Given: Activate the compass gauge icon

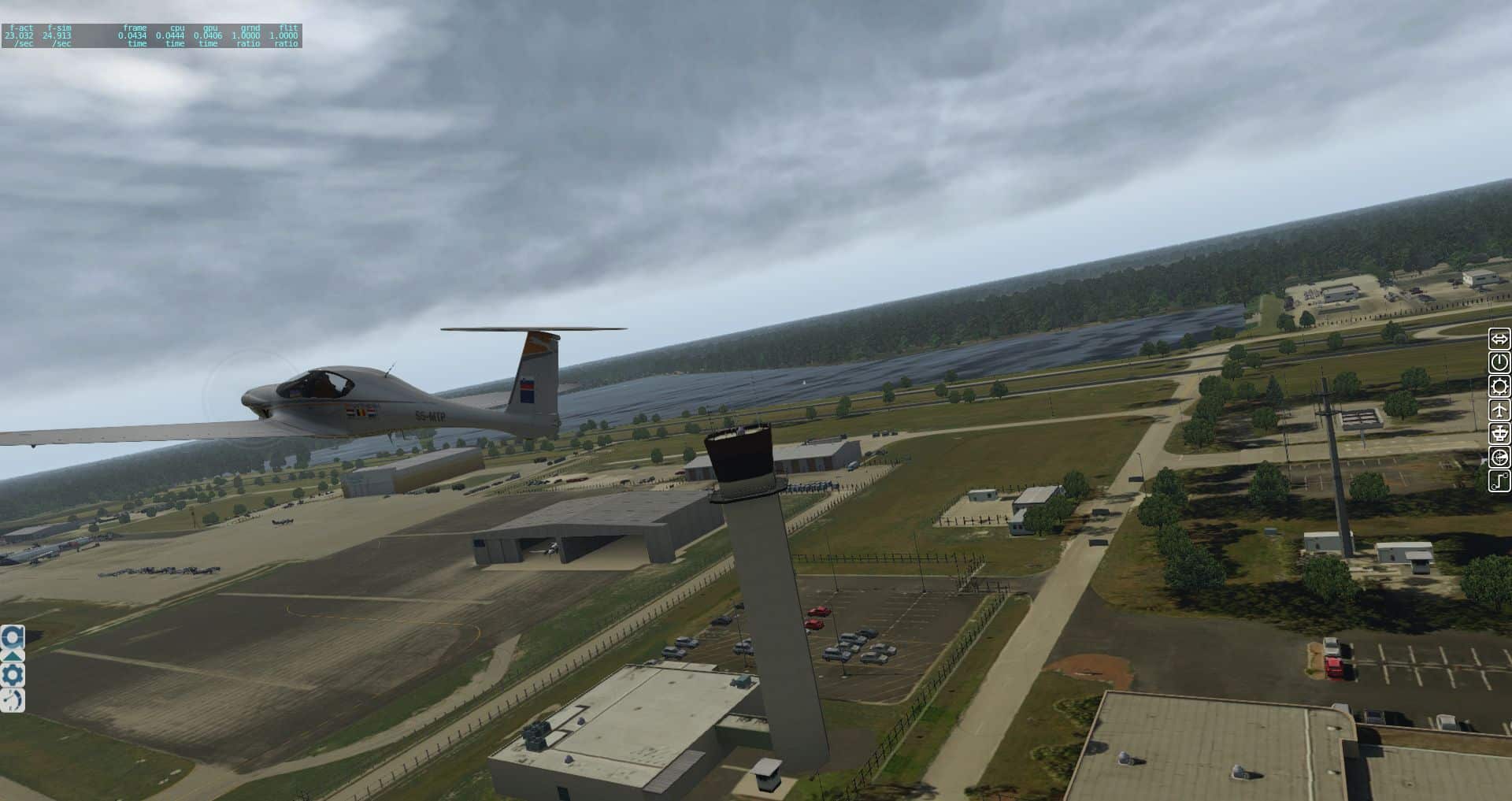Looking at the screenshot, I should click(x=1499, y=457).
